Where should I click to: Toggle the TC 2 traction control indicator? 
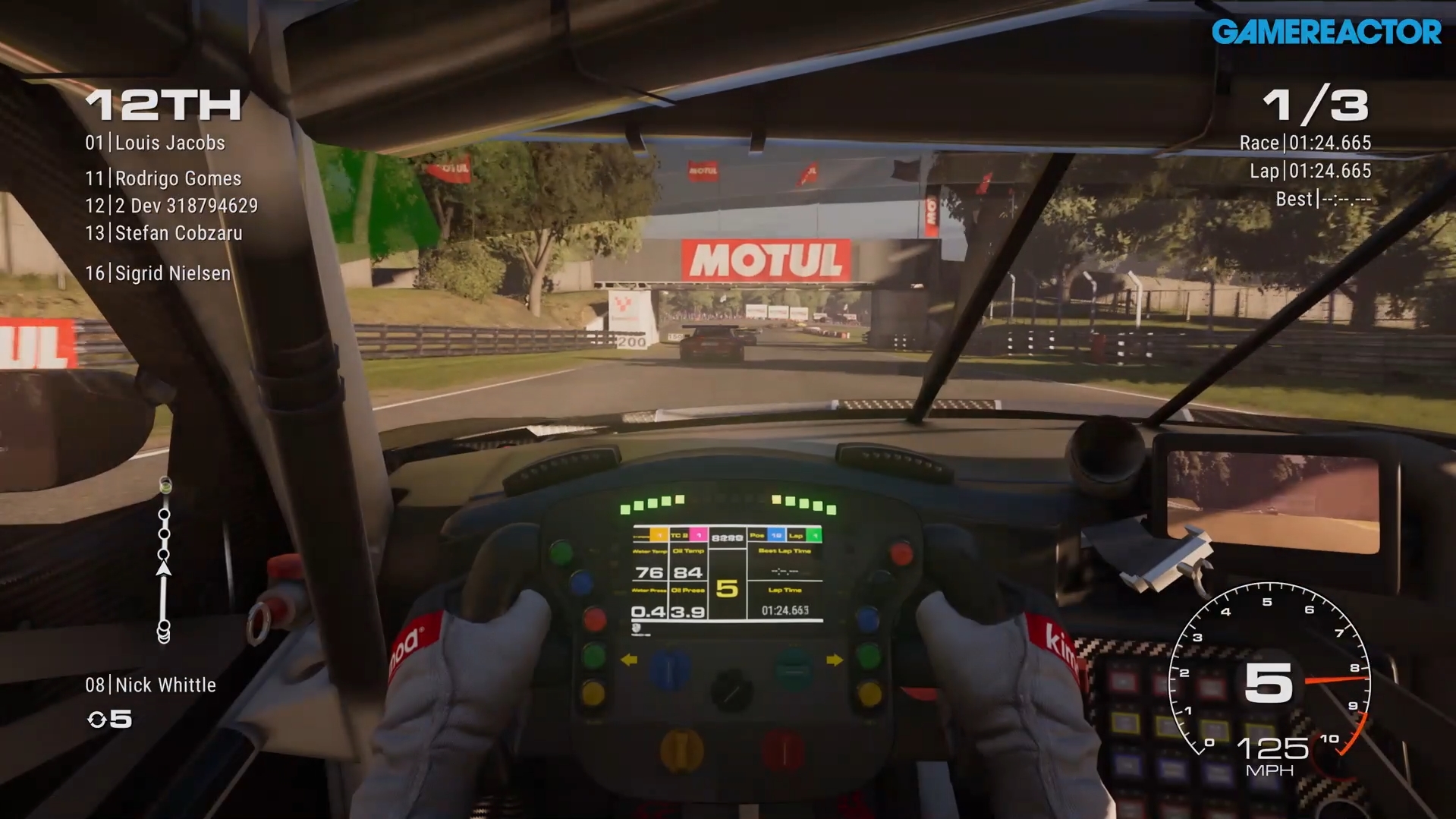pyautogui.click(x=679, y=535)
